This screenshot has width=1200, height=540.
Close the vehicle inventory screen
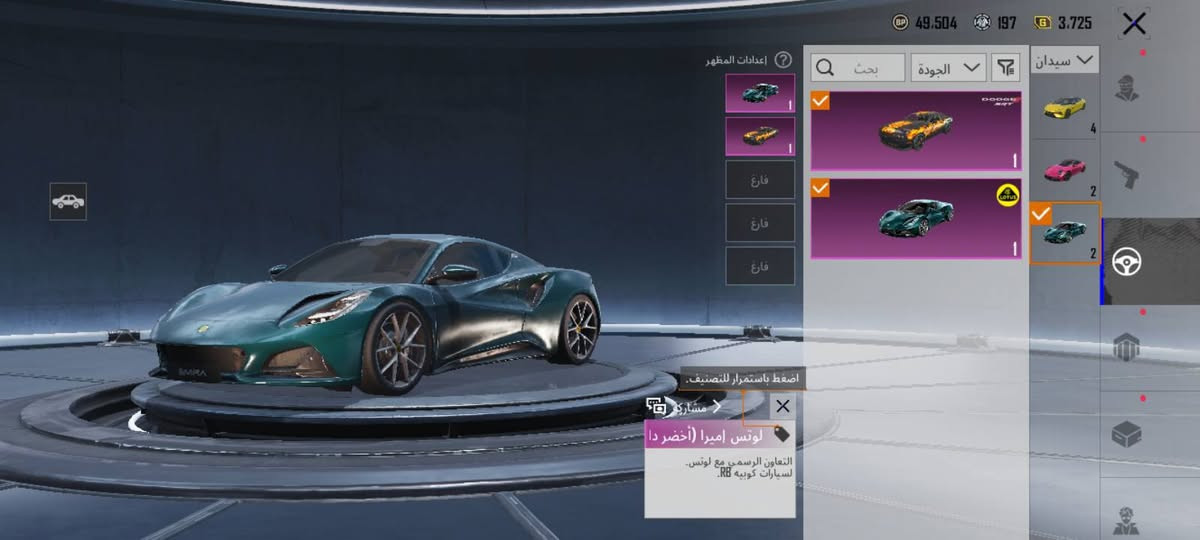coord(1134,24)
